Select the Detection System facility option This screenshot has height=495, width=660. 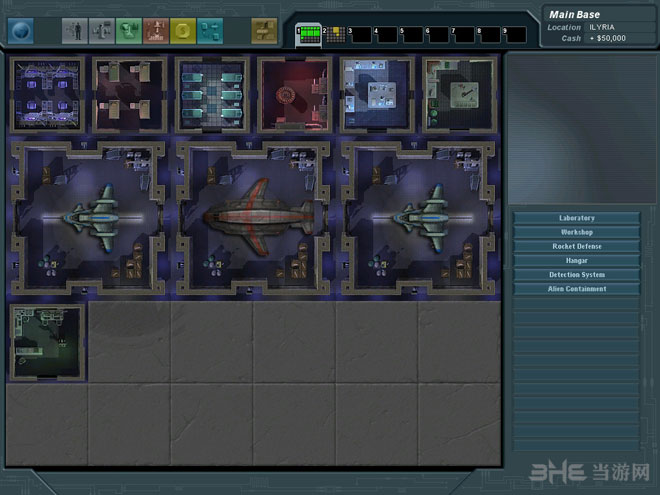click(x=576, y=274)
